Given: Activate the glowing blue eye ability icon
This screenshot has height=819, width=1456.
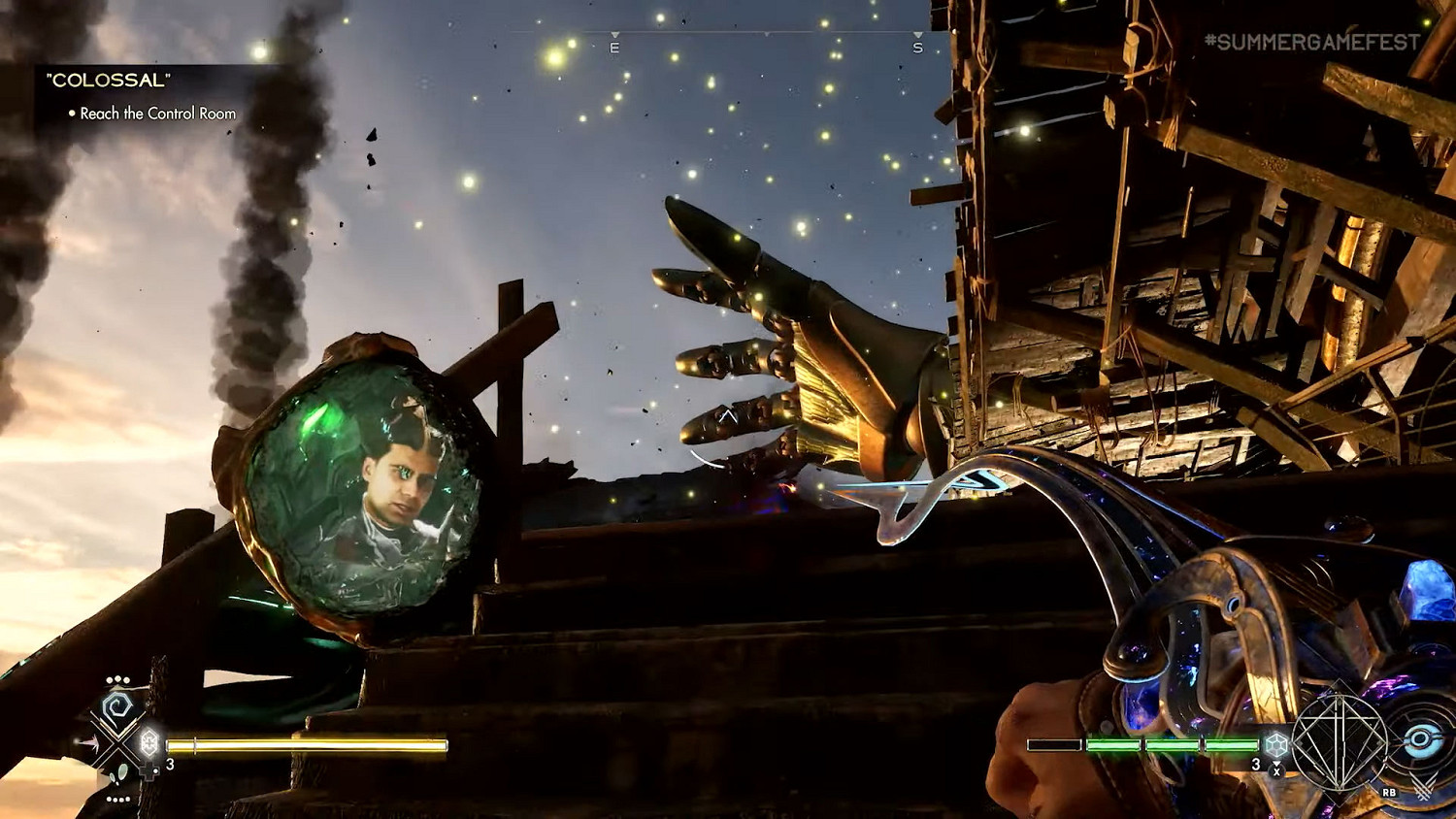Looking at the screenshot, I should pos(1419,741).
